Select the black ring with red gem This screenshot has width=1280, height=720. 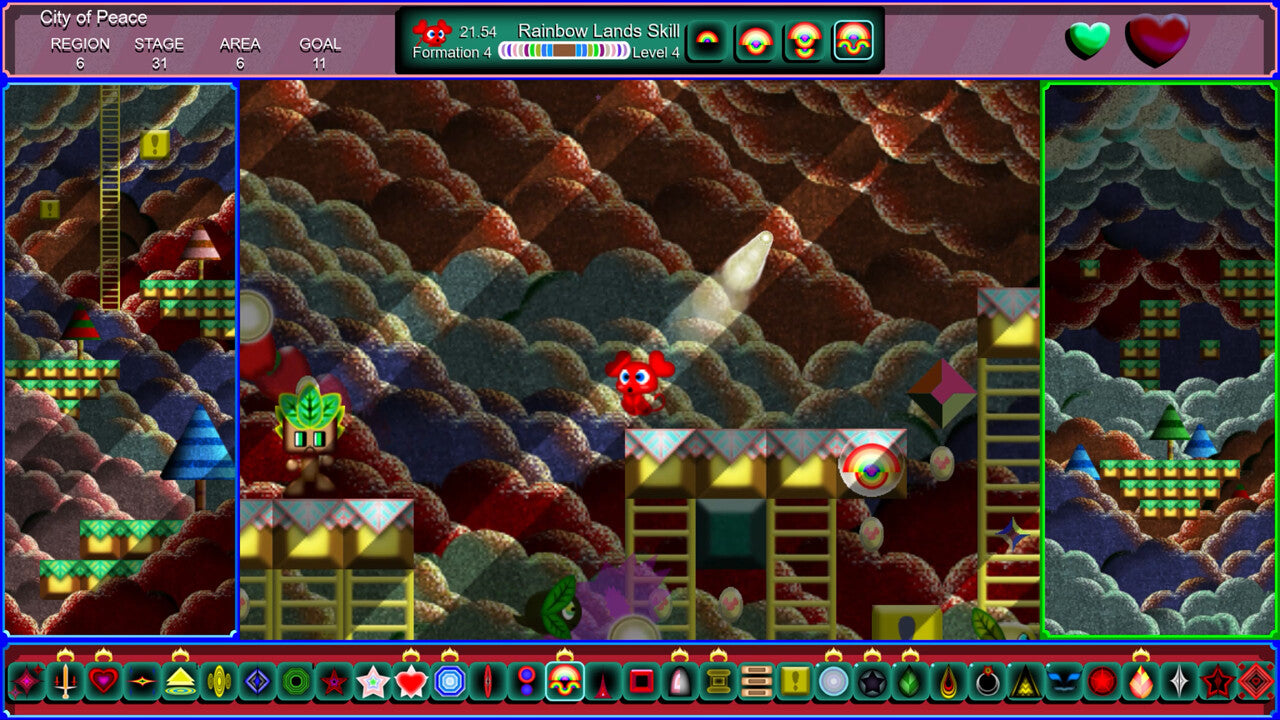point(987,682)
